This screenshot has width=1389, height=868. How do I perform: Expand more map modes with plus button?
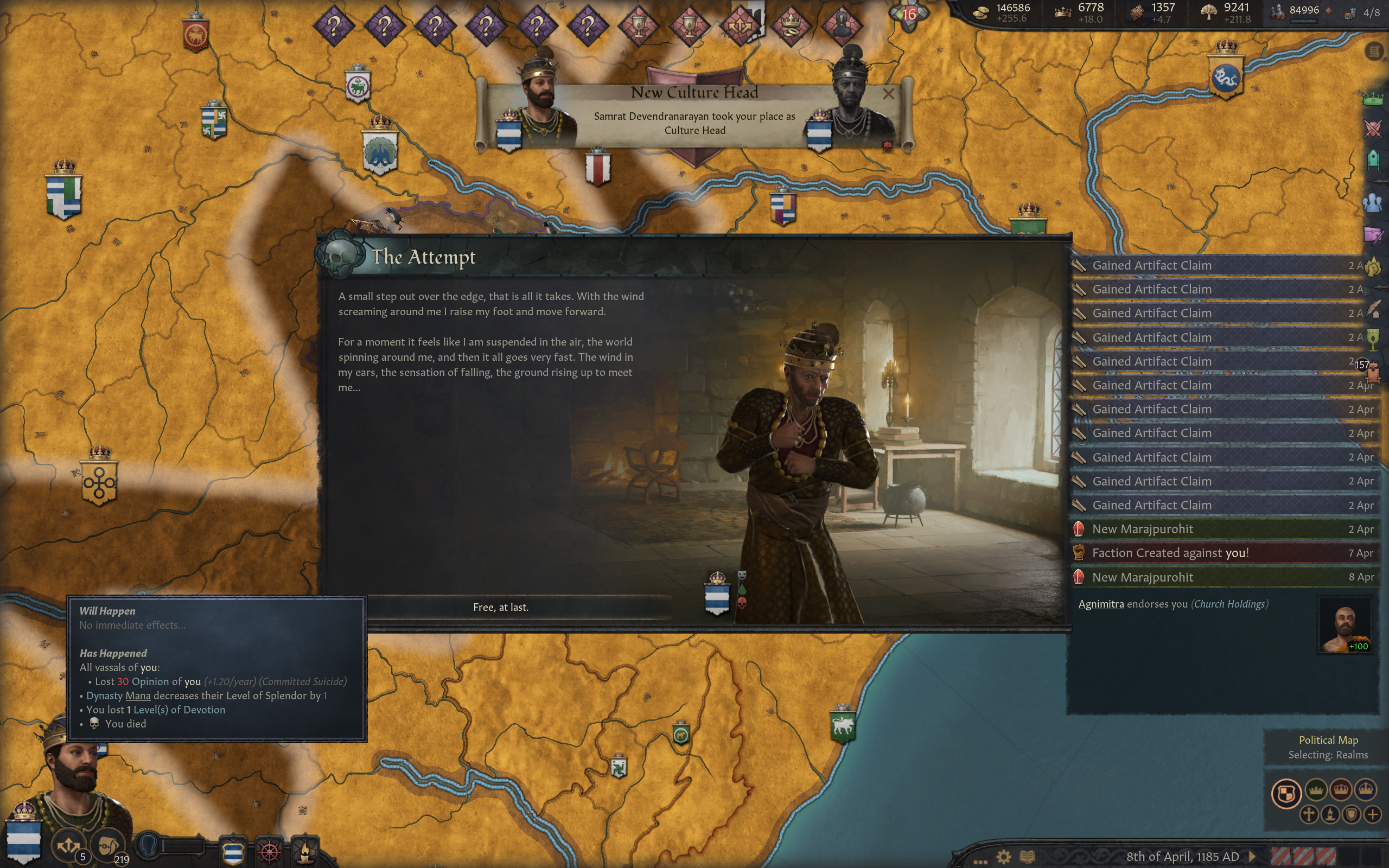(x=1372, y=815)
